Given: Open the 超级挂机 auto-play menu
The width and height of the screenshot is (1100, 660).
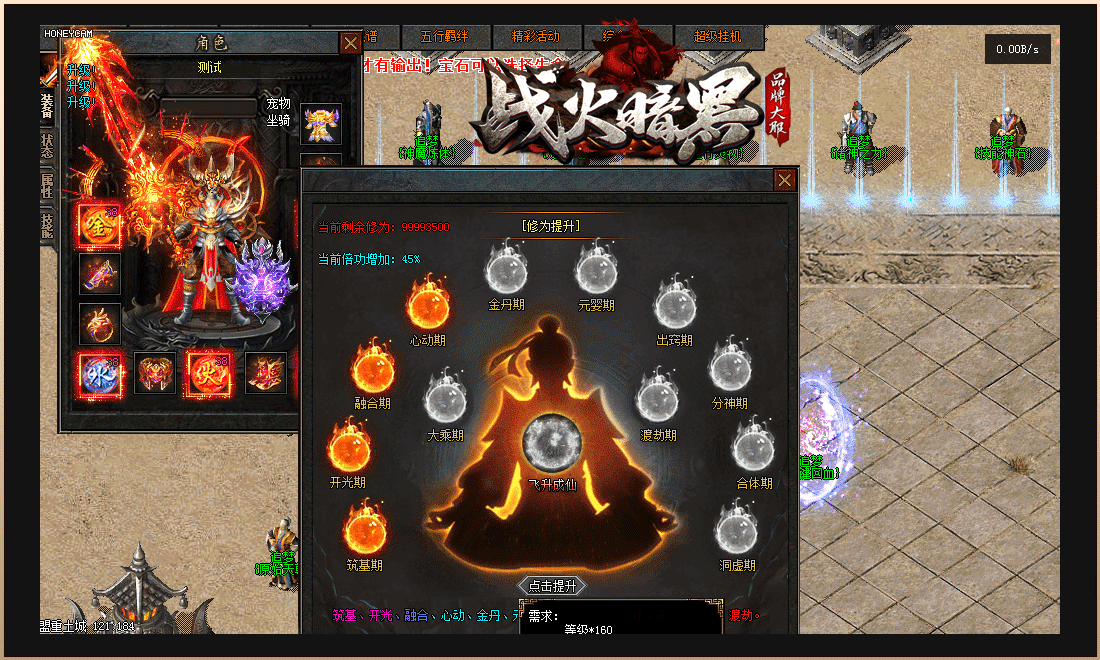Looking at the screenshot, I should pos(717,36).
